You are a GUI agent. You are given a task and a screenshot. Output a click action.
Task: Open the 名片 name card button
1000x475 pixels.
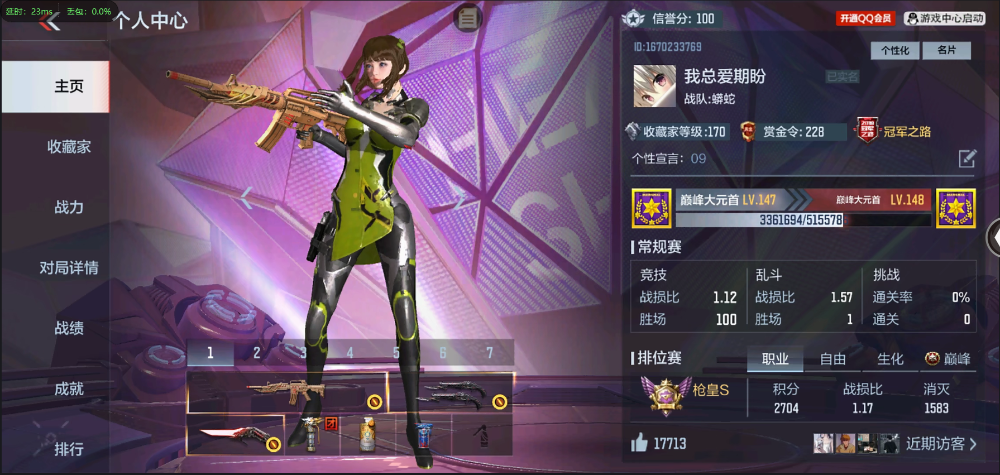click(947, 50)
